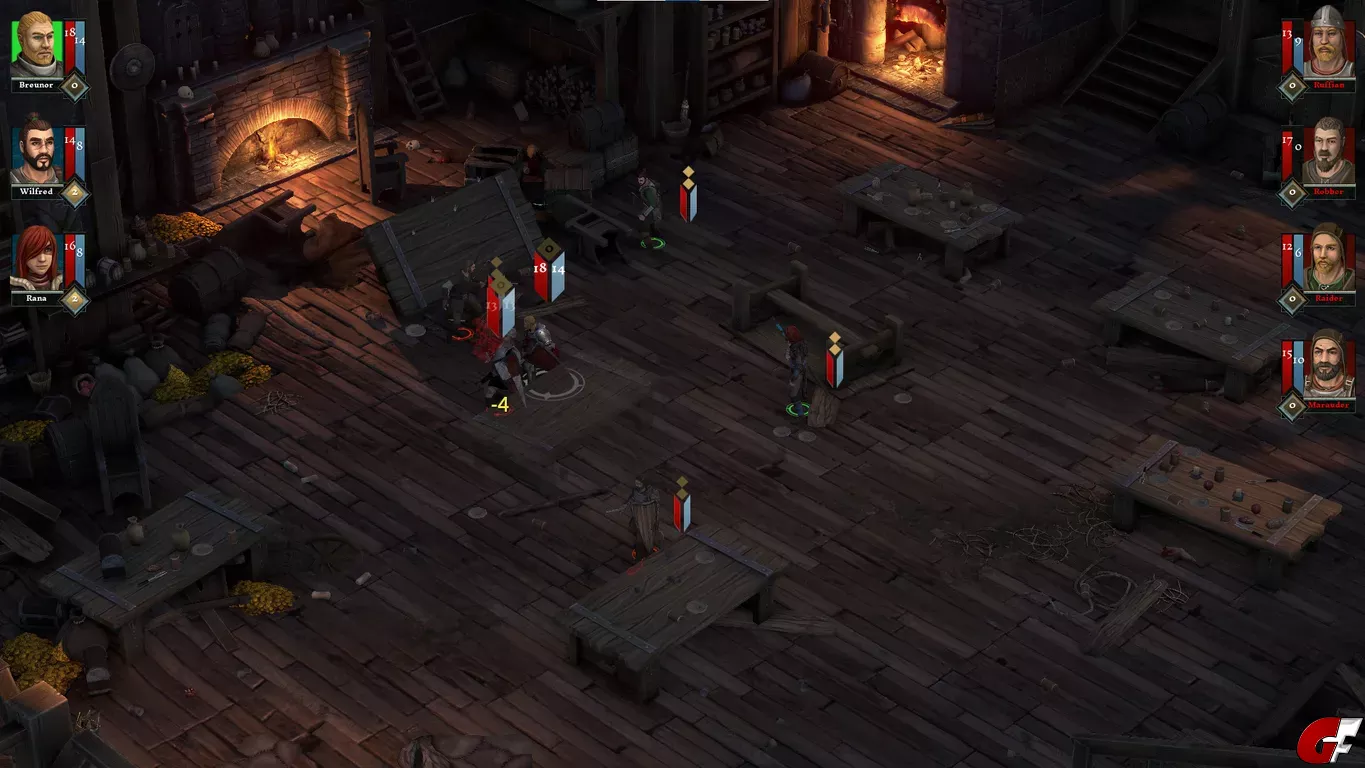1365x768 pixels.
Task: Select Breunor's party portrait
Action: (37, 45)
